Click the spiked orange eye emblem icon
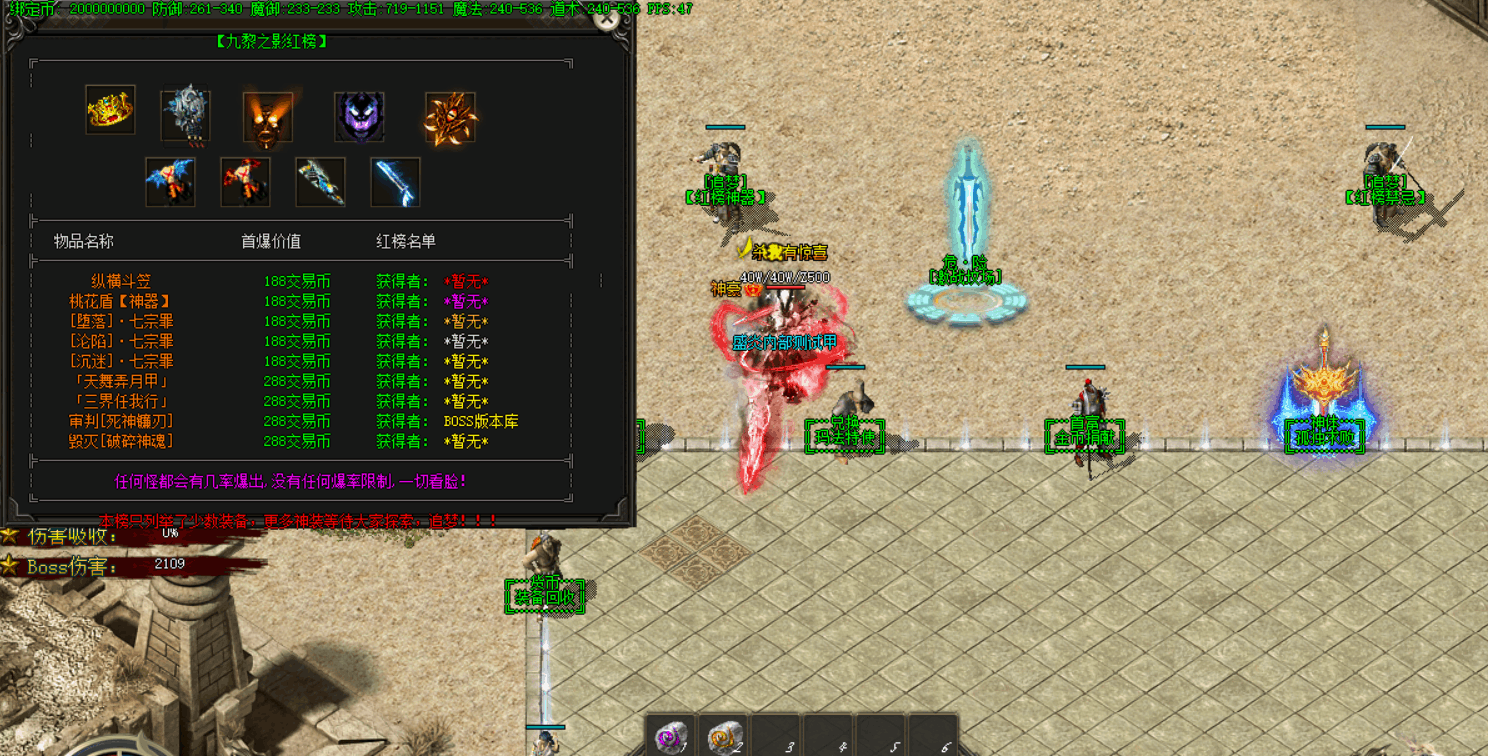This screenshot has width=1488, height=756. 450,118
